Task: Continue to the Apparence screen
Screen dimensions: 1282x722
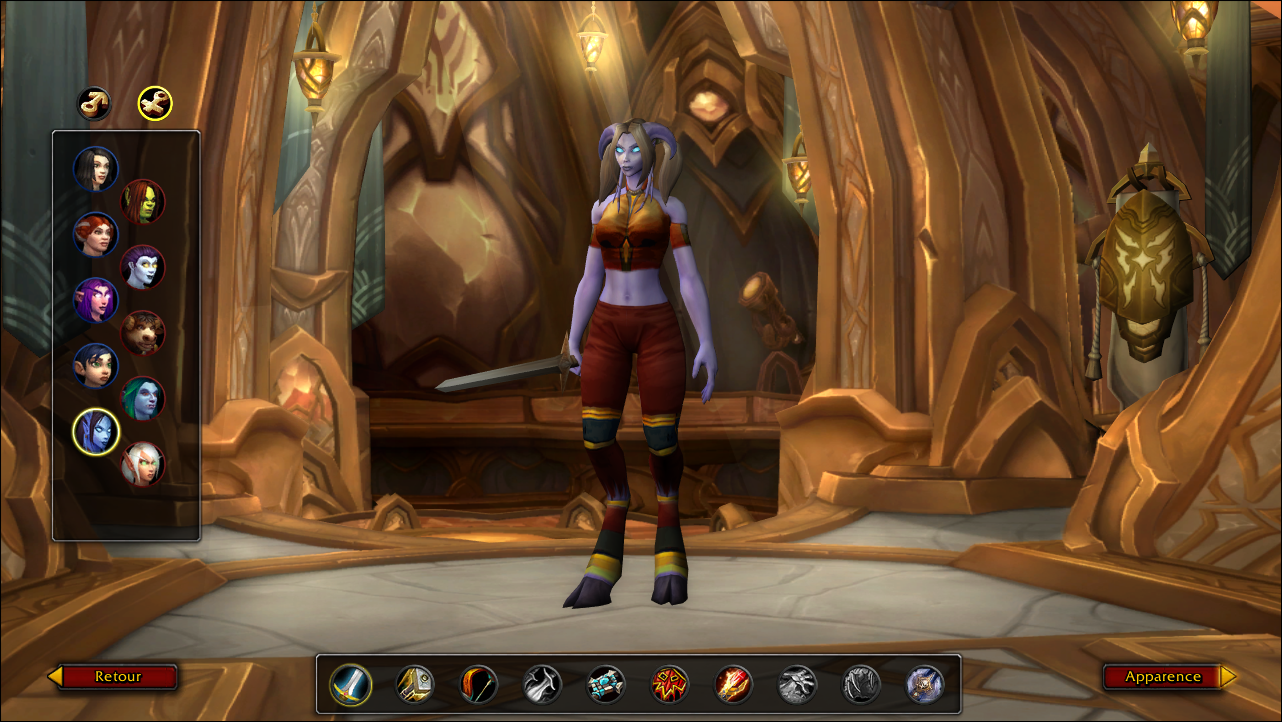Action: coord(1164,677)
